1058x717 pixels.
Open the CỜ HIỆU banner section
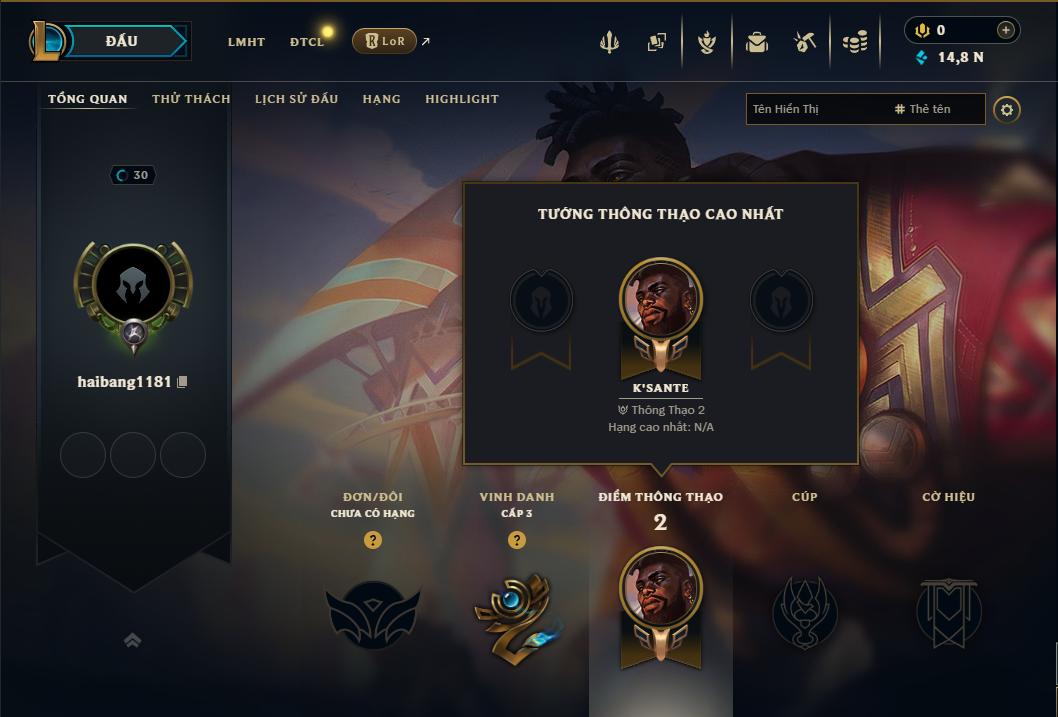pyautogui.click(x=948, y=610)
